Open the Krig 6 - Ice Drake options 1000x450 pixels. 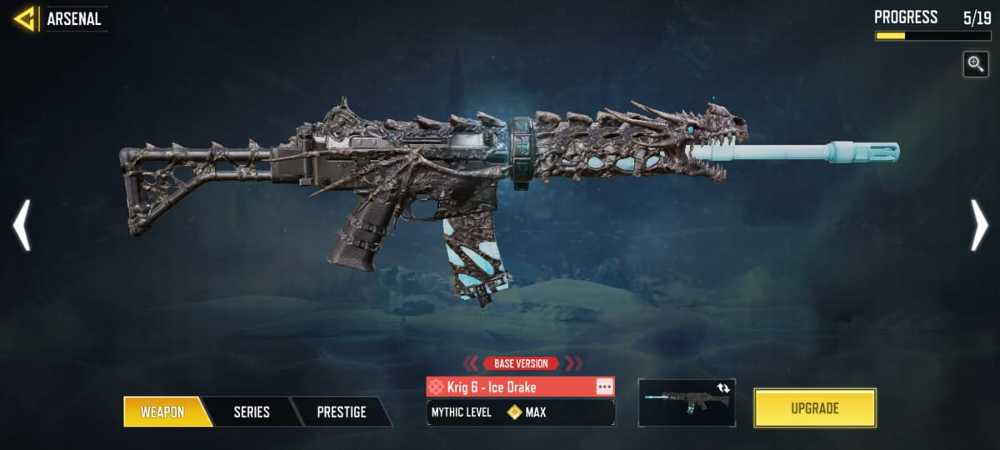coord(604,386)
